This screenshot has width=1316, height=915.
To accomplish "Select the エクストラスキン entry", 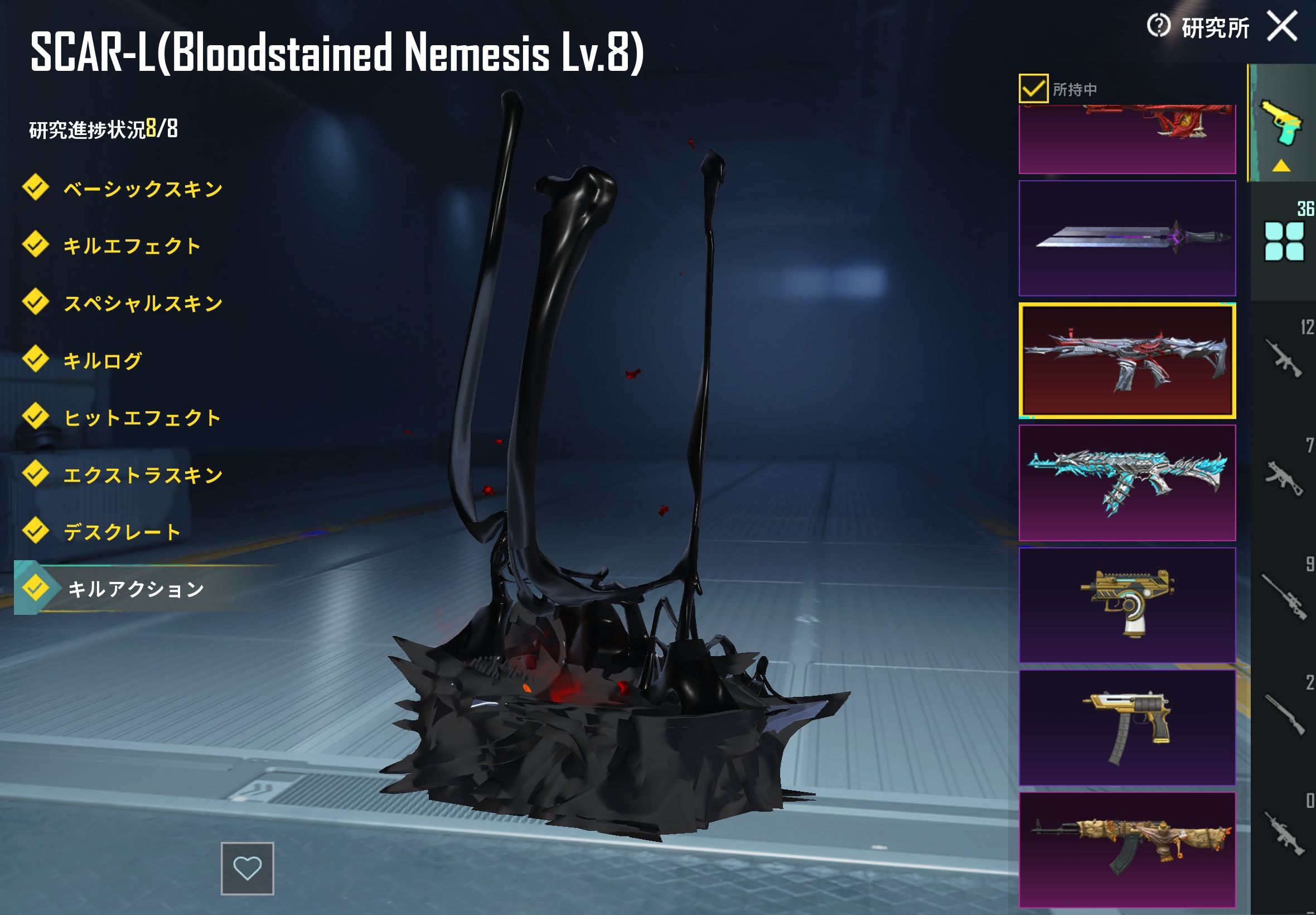I will point(142,475).
